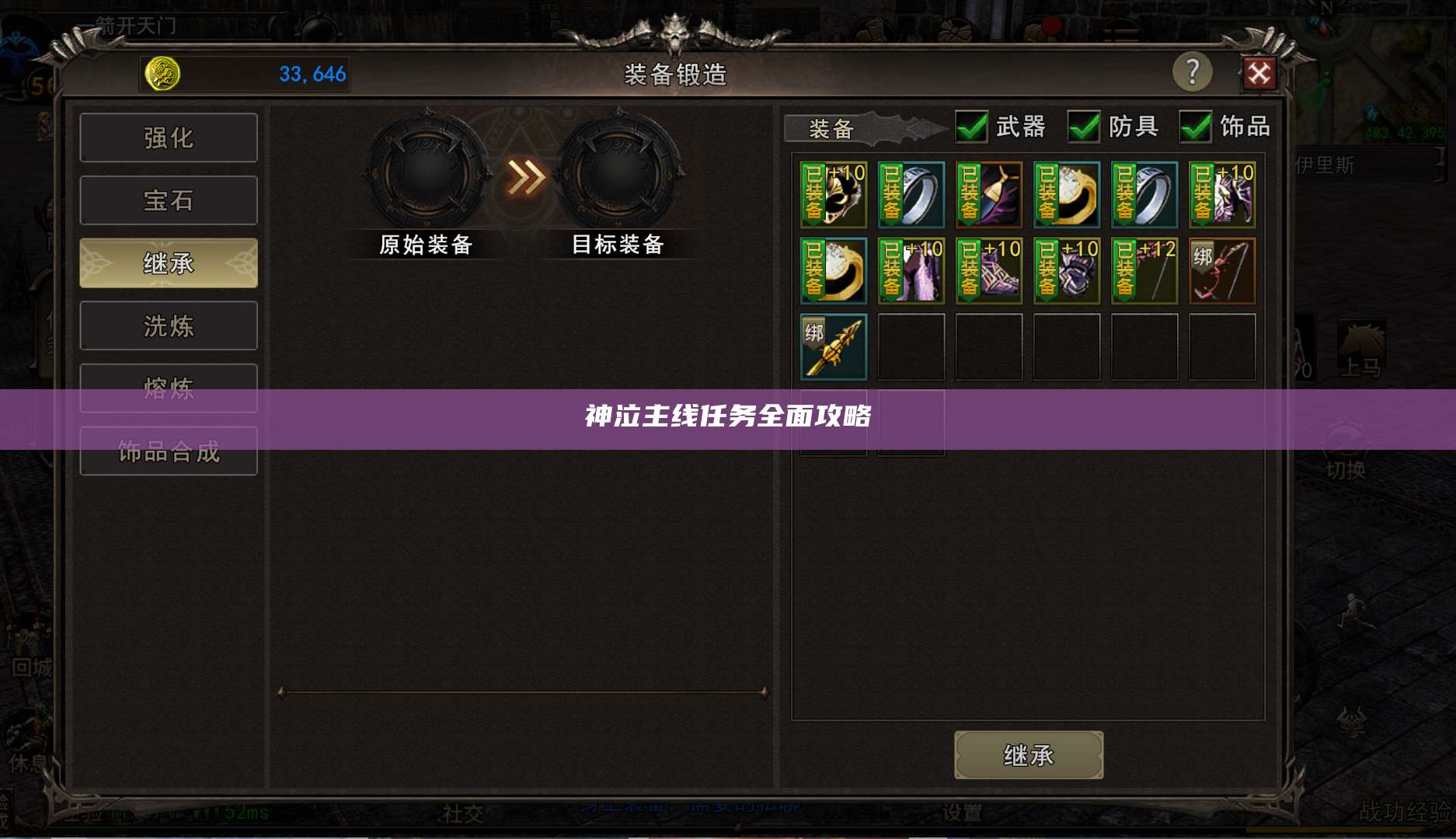Screen dimensions: 1456x839
Task: Click the purple cloak item icon
Action: tap(988, 194)
